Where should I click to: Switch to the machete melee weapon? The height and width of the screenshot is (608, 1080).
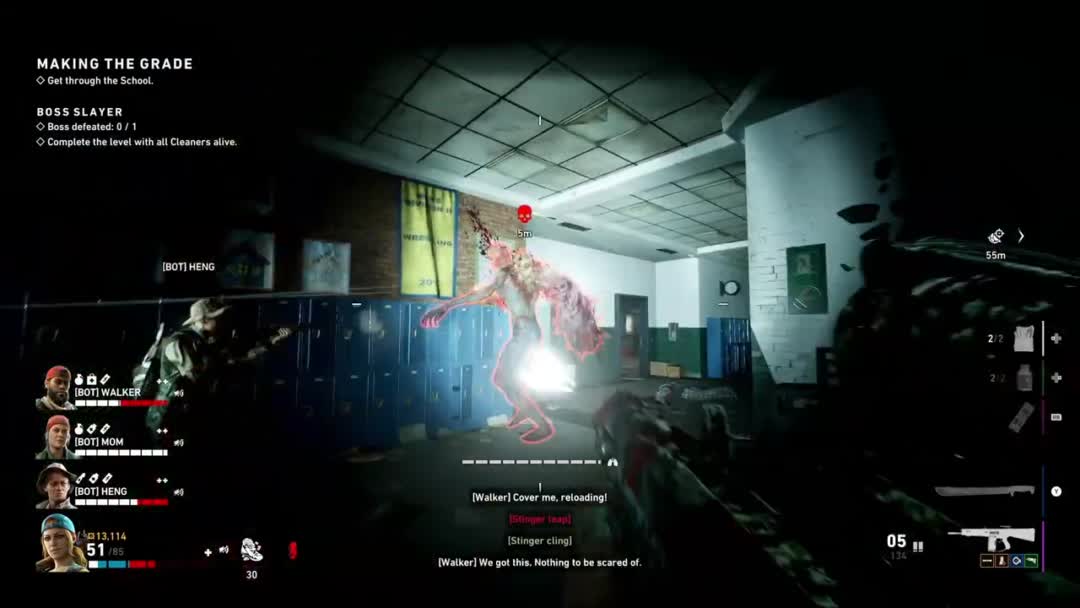point(984,490)
